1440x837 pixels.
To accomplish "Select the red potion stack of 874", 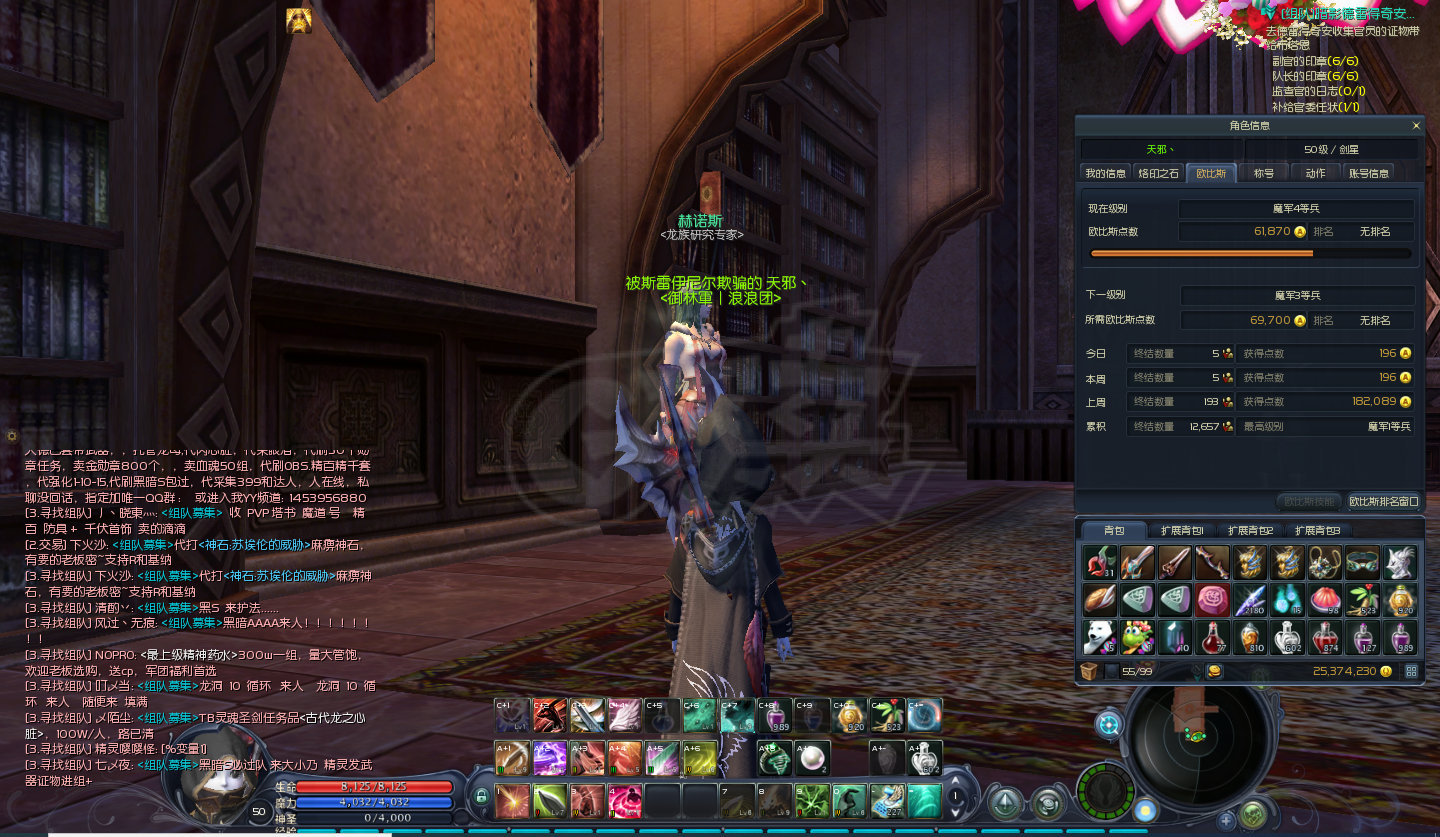I will (1325, 637).
